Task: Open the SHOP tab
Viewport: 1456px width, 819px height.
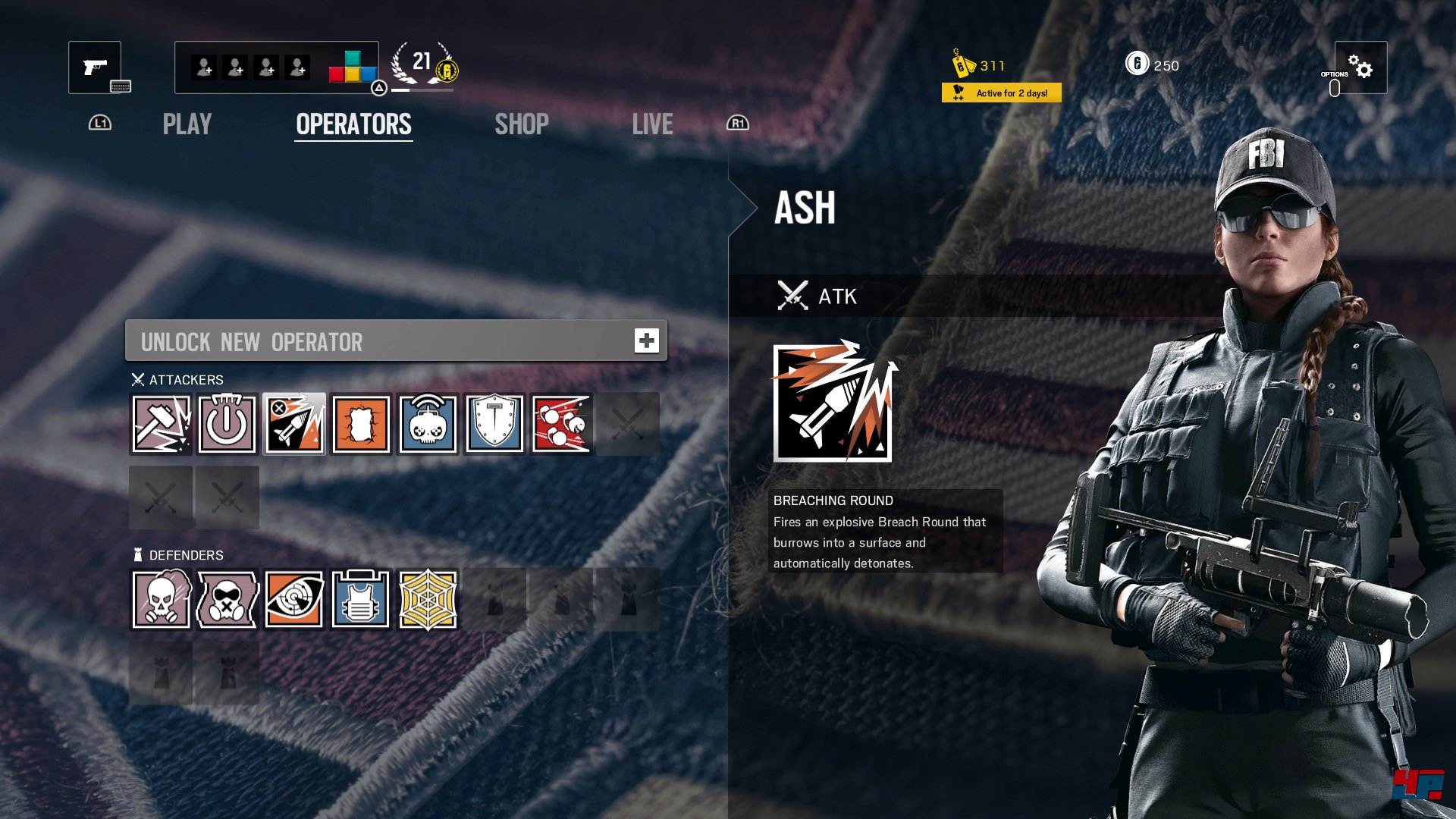Action: coord(522,124)
